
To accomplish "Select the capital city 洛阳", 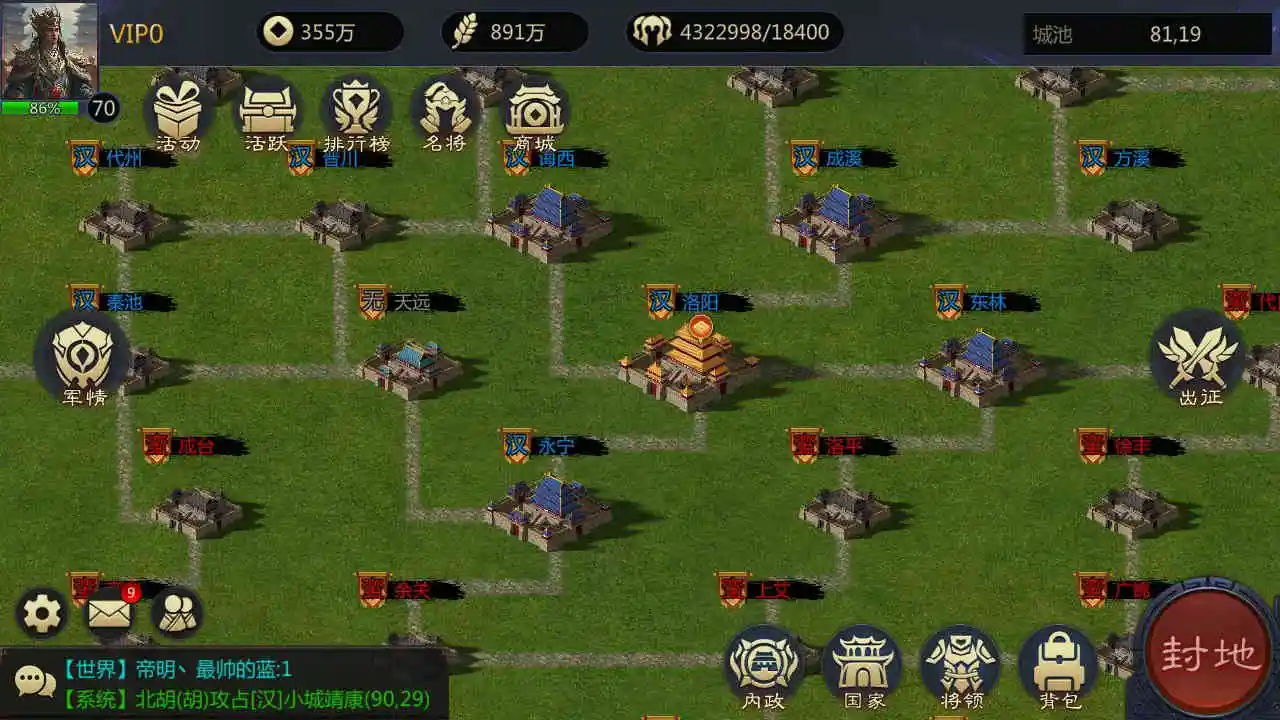I will (695, 355).
